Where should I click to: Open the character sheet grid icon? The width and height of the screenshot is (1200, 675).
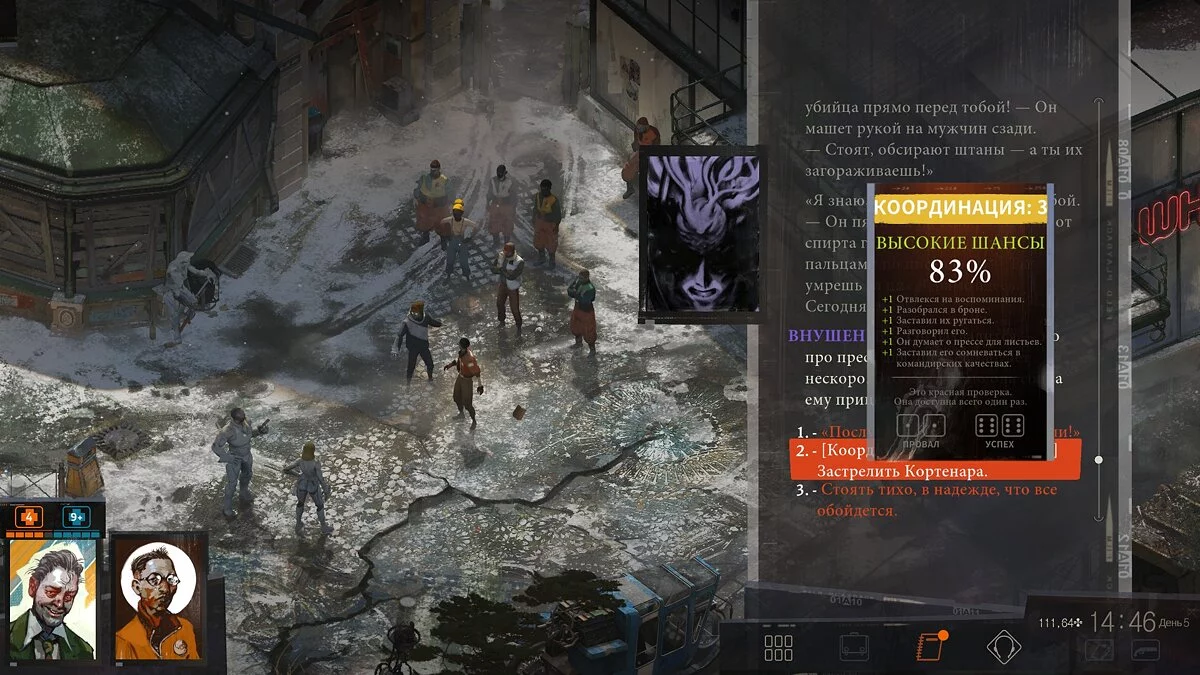click(778, 648)
